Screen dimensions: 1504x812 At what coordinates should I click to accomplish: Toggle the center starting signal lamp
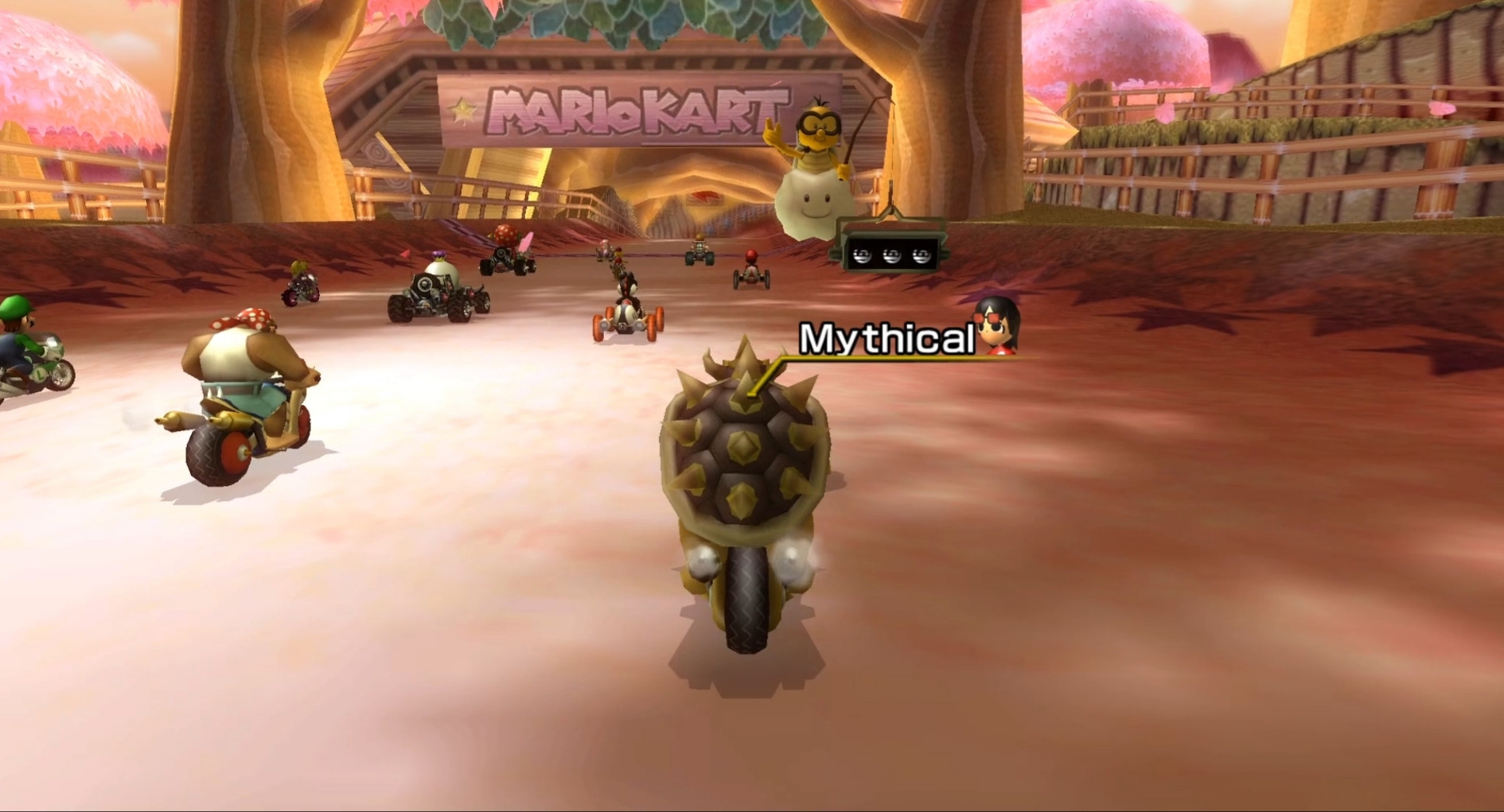891,255
